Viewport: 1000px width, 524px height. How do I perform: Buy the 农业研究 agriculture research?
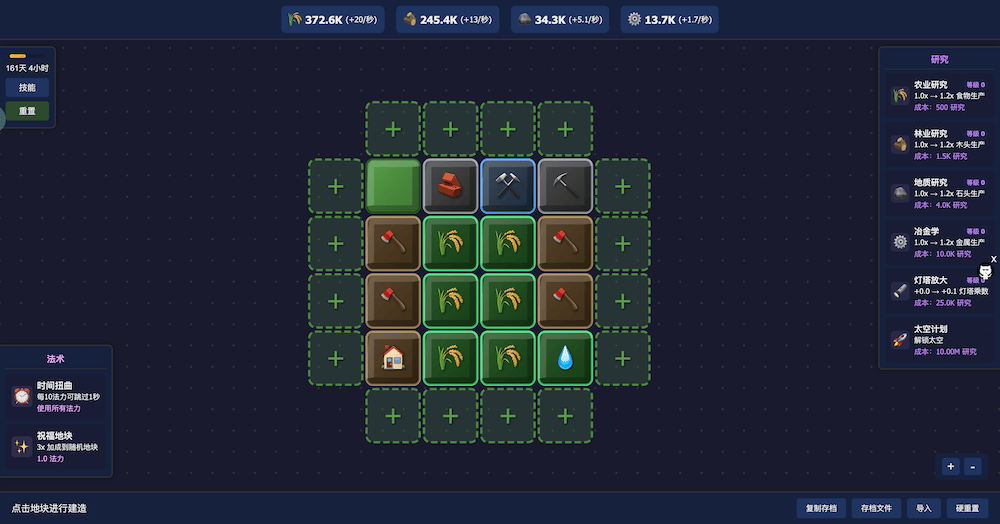pyautogui.click(x=937, y=96)
